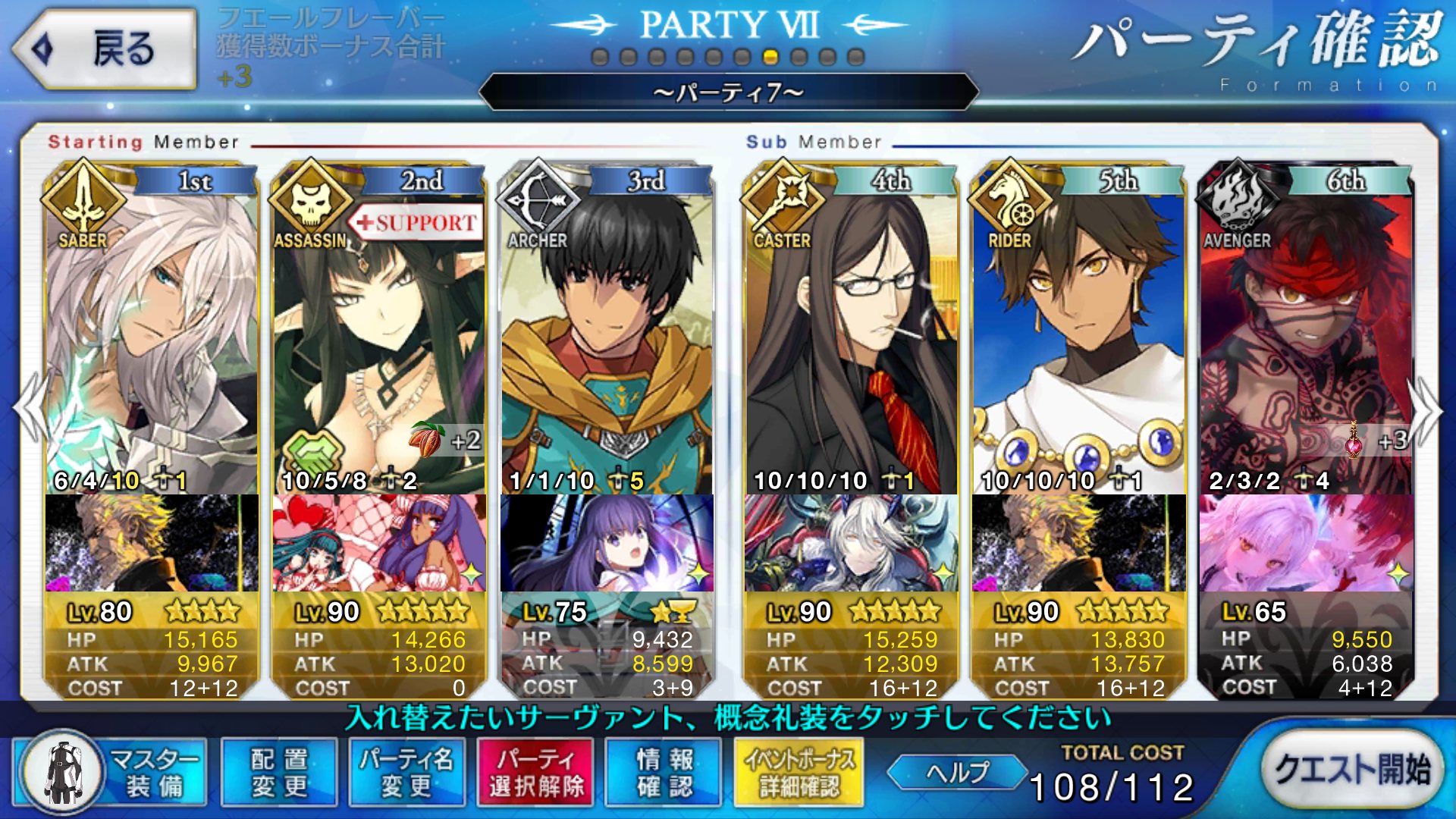Open 配置変更 to rearrange members
Screen dimensions: 1456x819
279,772
